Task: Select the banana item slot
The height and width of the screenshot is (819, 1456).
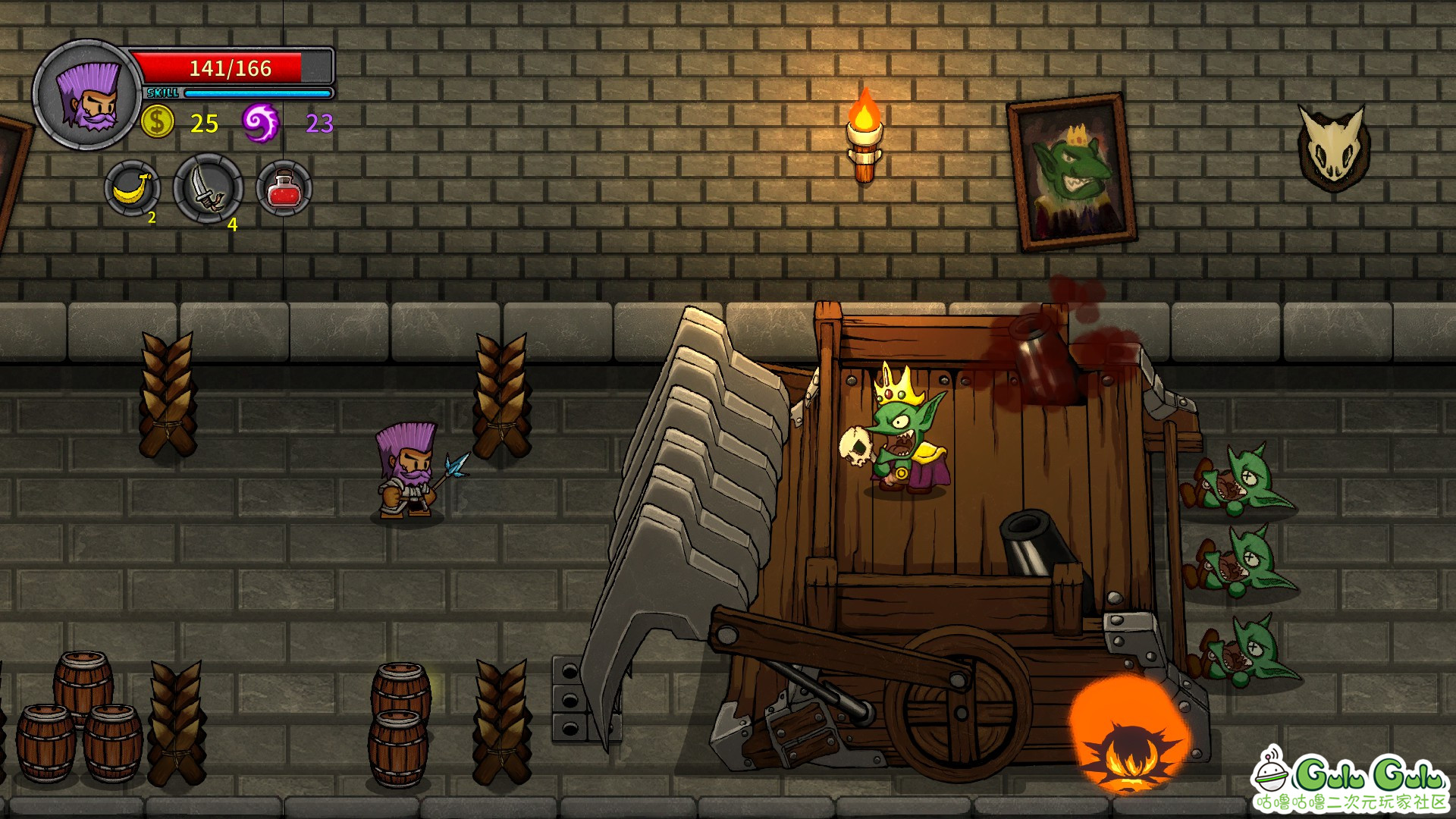Action: click(x=132, y=188)
